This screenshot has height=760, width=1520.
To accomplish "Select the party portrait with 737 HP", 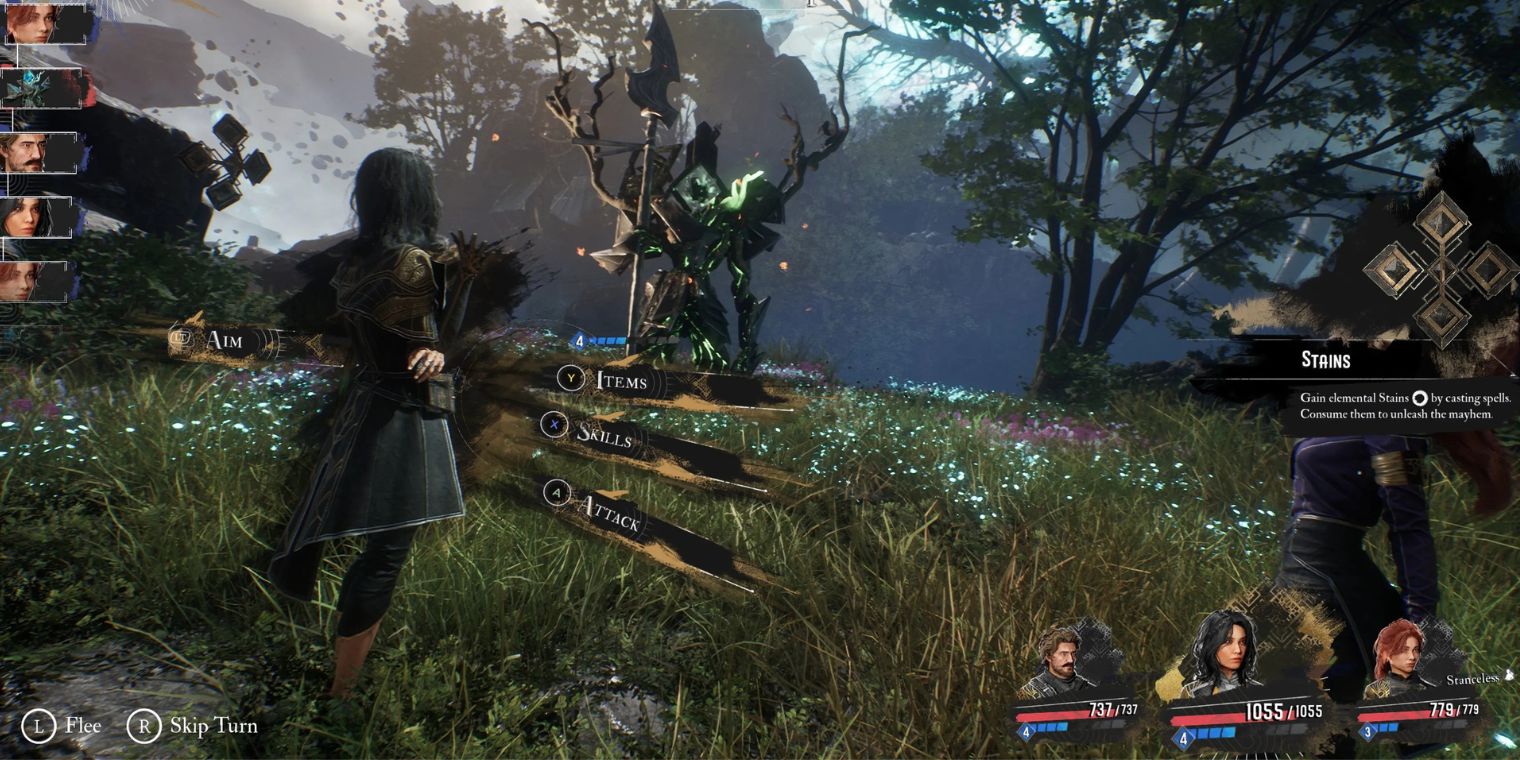I will 1062,660.
